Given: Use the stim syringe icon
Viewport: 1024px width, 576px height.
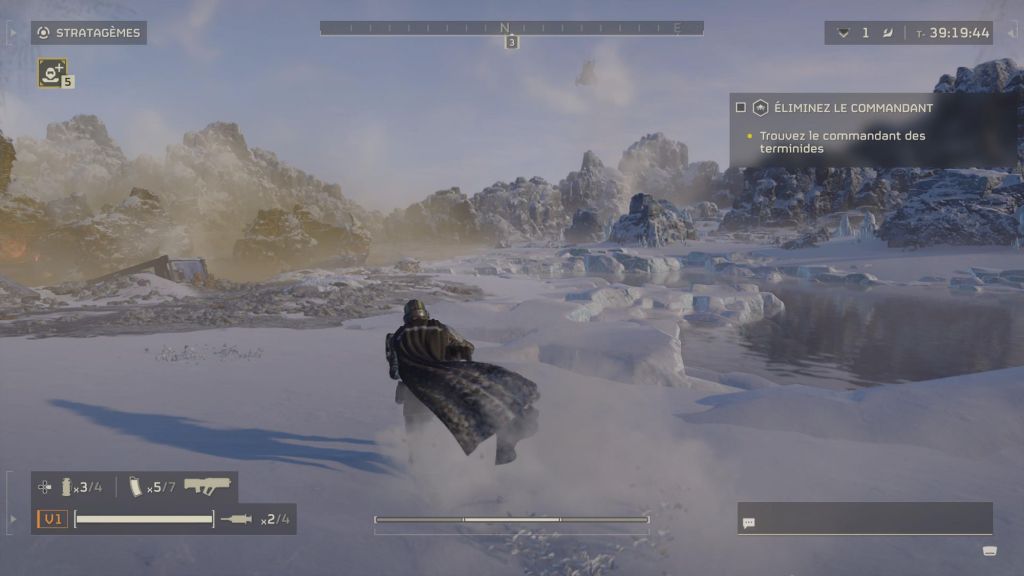Looking at the screenshot, I should (237, 519).
